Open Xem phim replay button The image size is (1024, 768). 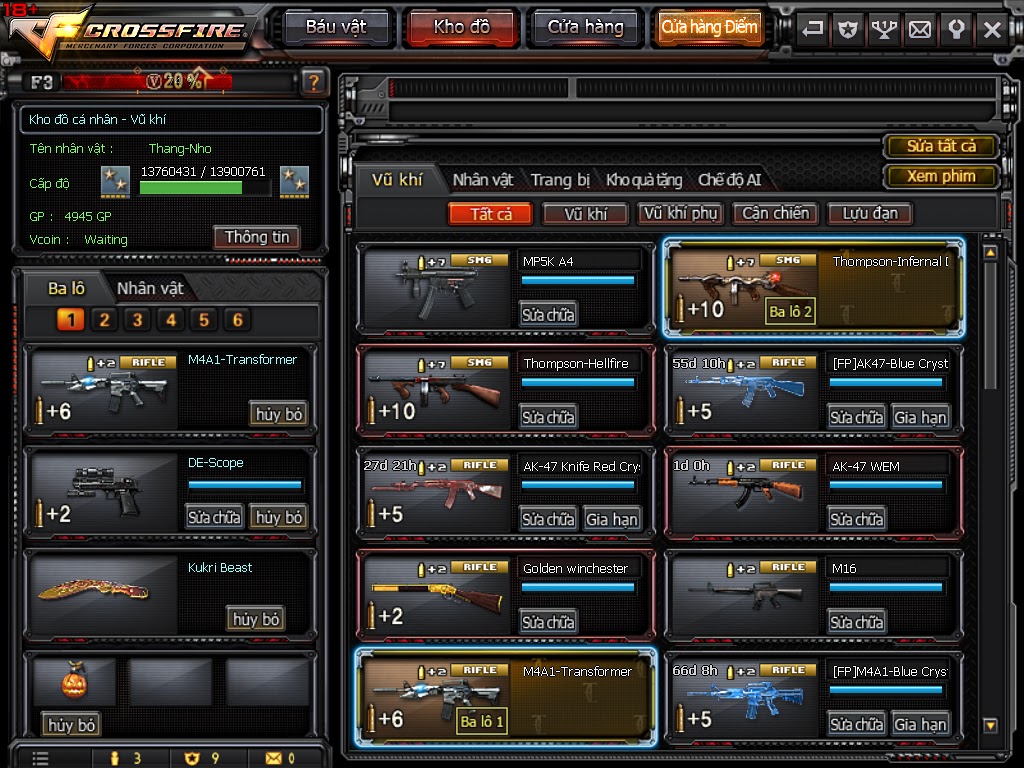pos(941,176)
